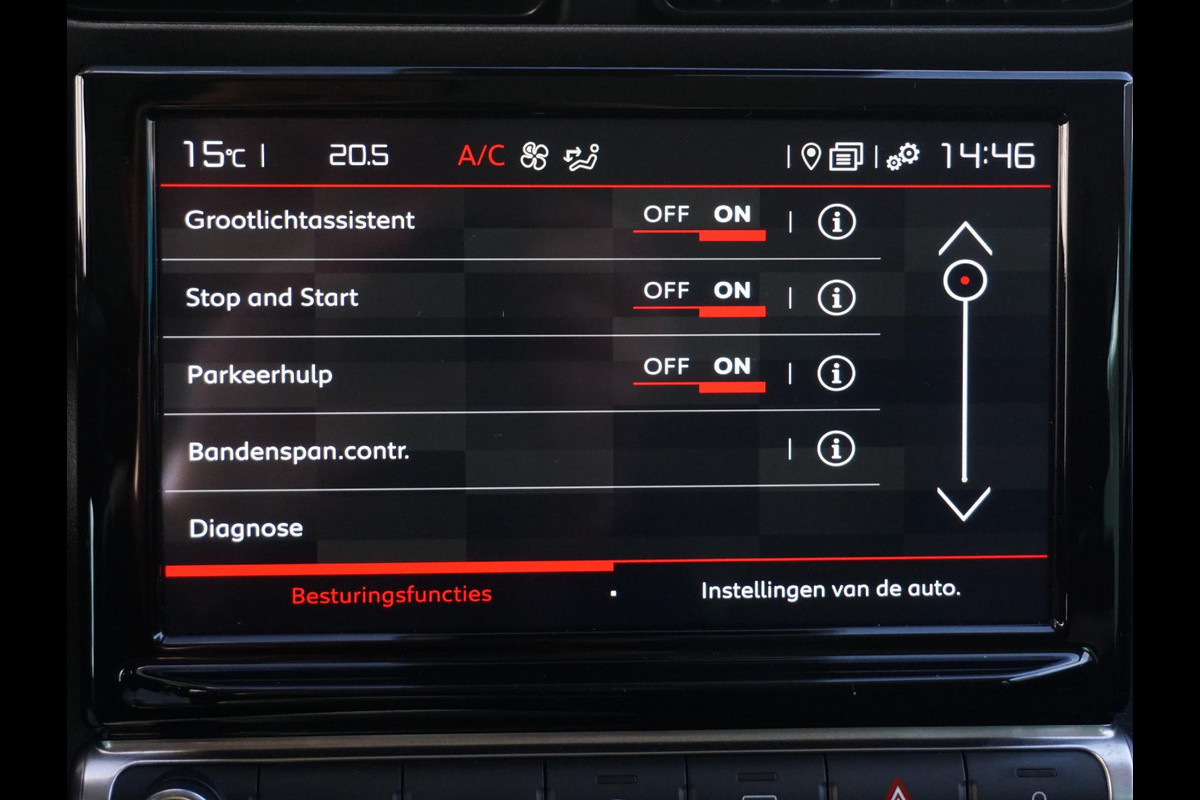Select the seat airflow direction icon
1200x800 pixels.
[x=581, y=157]
